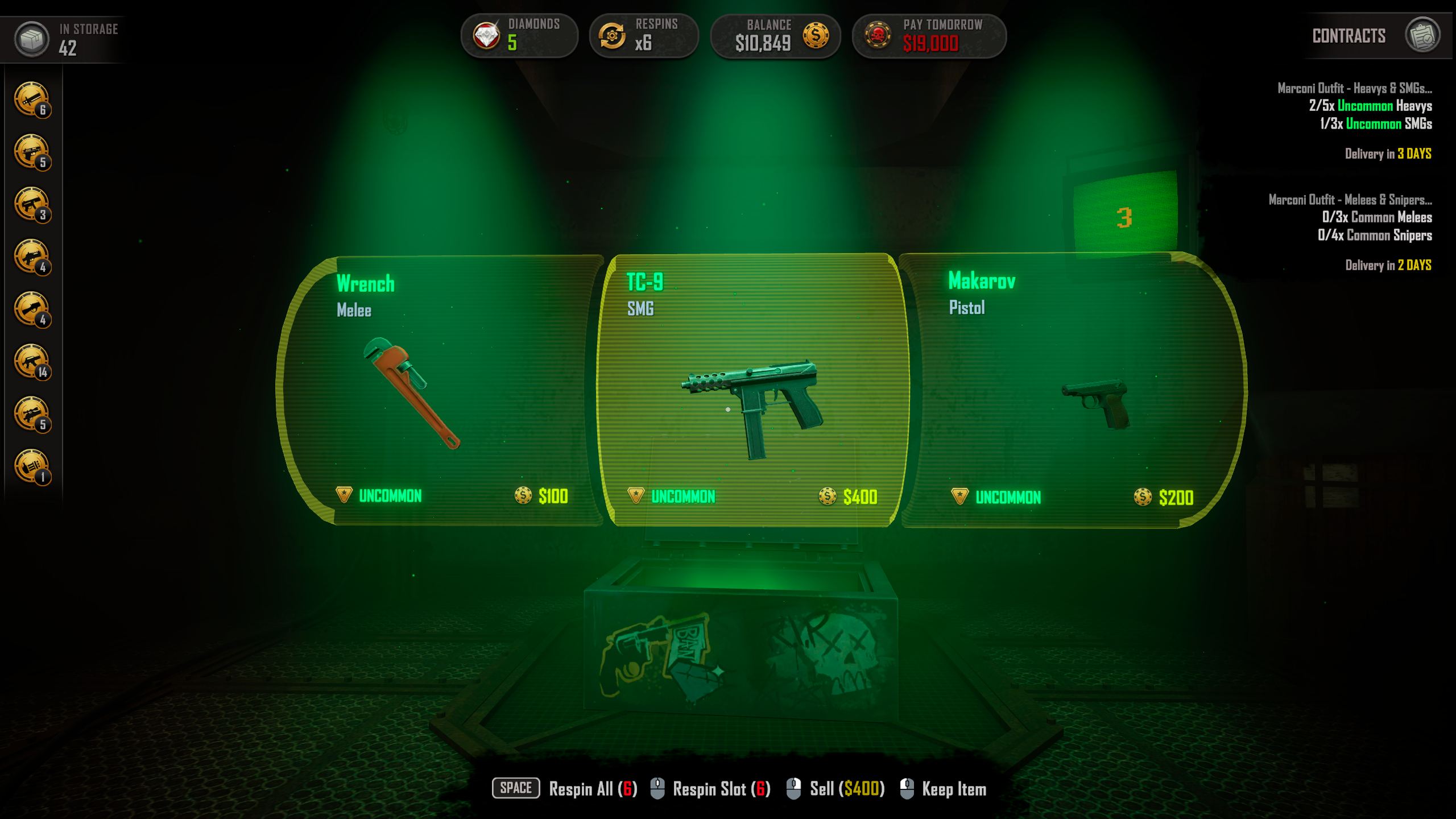Click Respin All option
The width and height of the screenshot is (1456, 819).
click(x=591, y=789)
